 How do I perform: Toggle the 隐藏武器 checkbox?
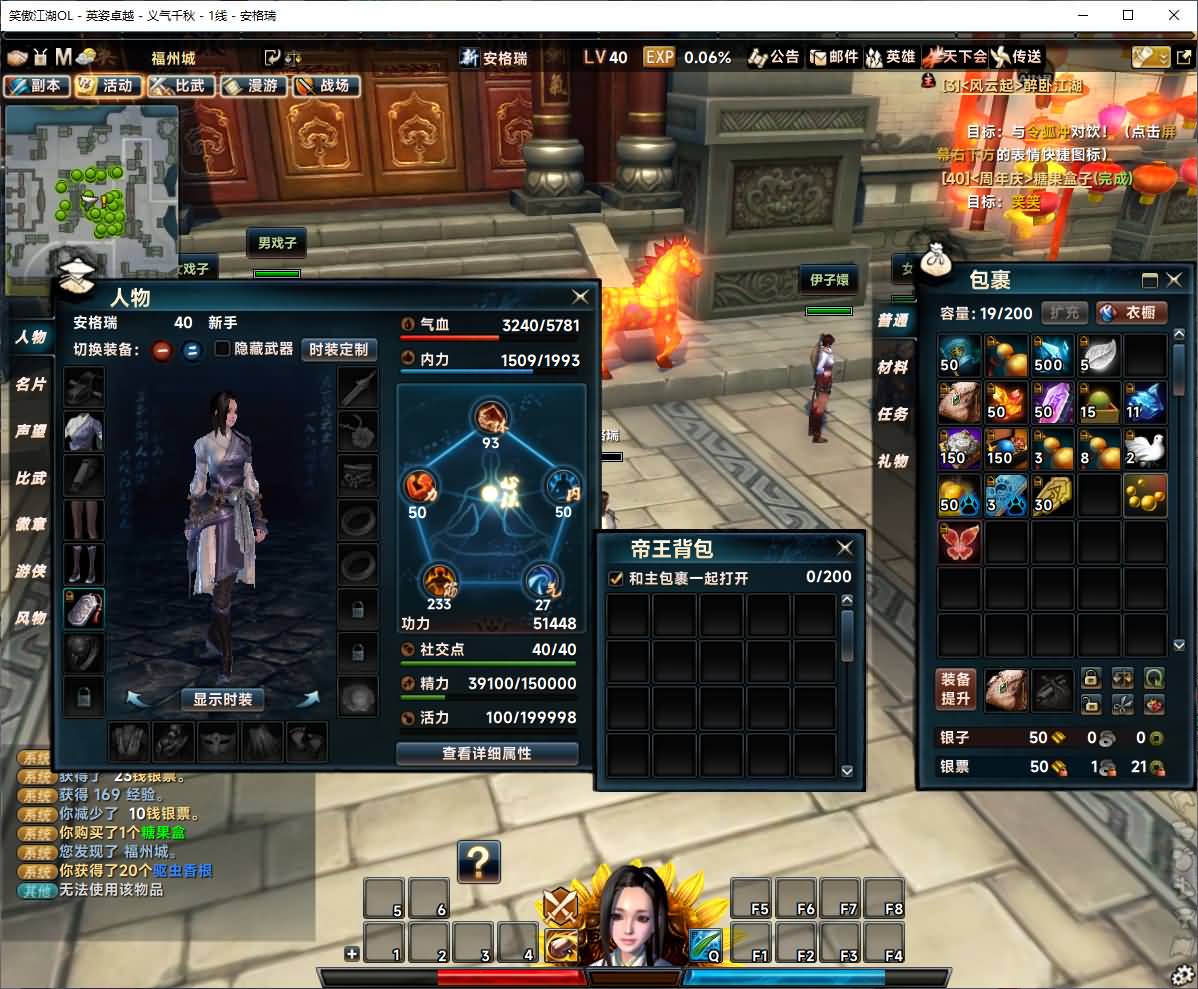point(223,349)
